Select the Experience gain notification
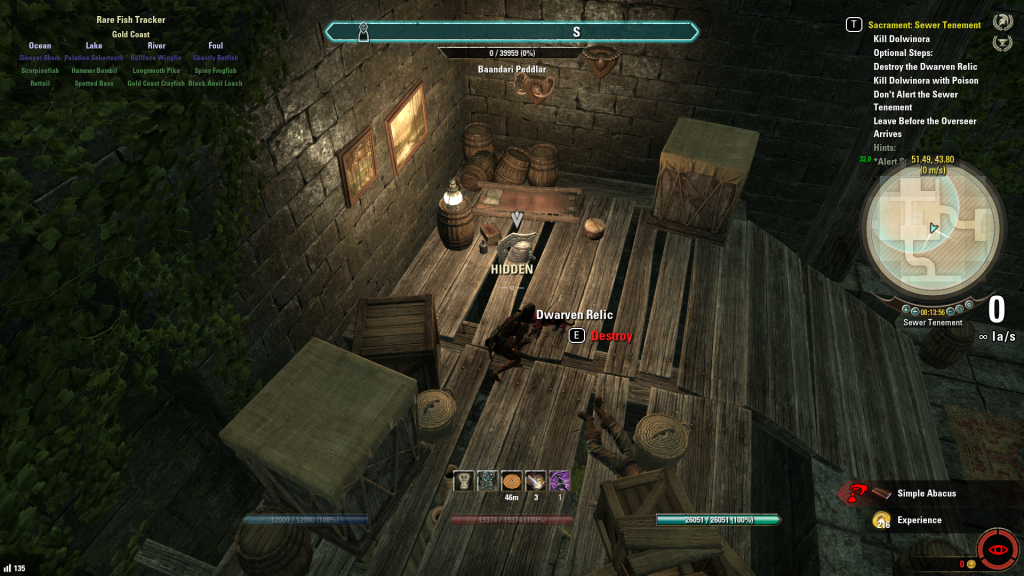 click(918, 520)
